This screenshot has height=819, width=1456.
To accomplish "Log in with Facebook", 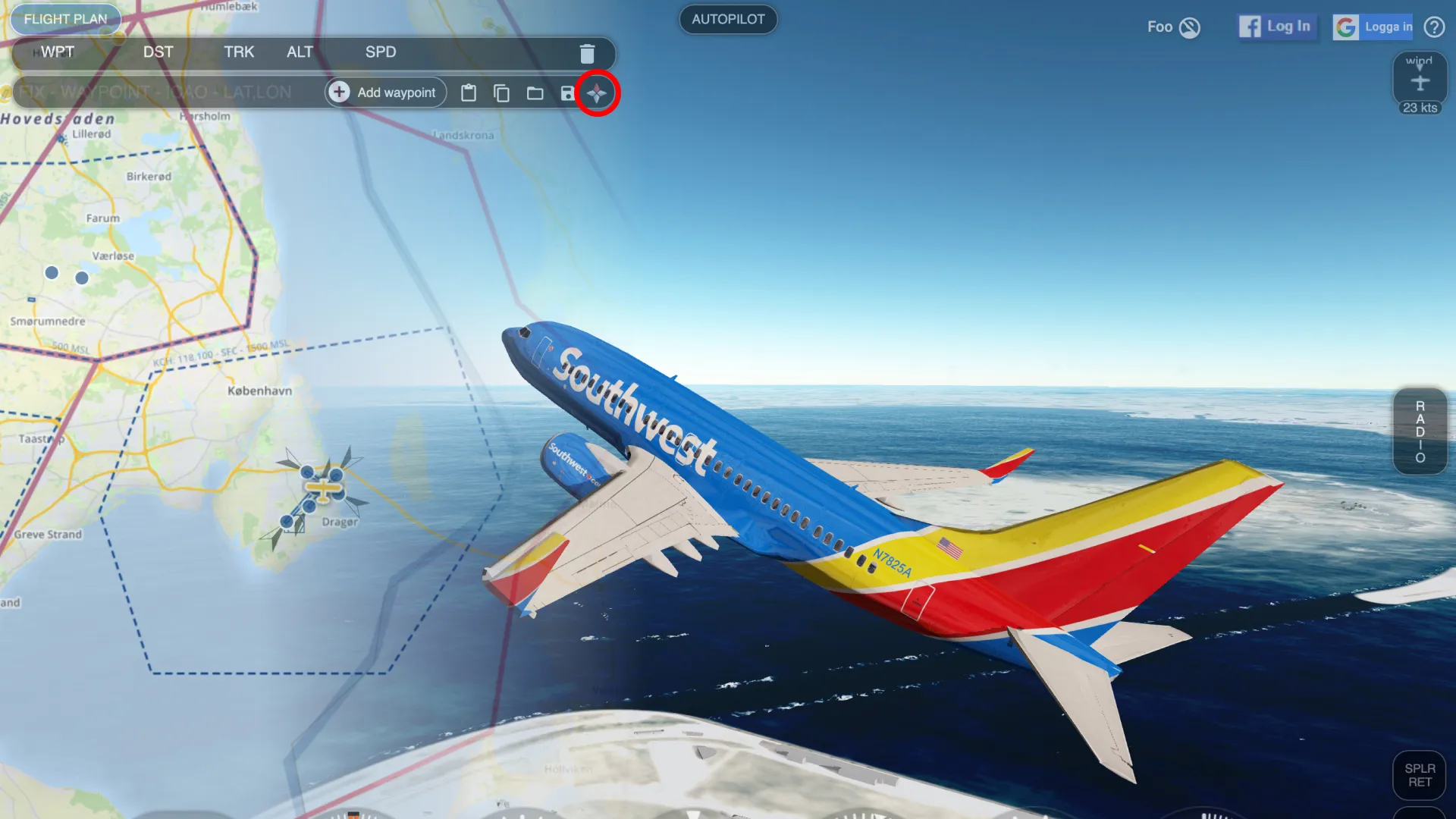I will pyautogui.click(x=1276, y=27).
